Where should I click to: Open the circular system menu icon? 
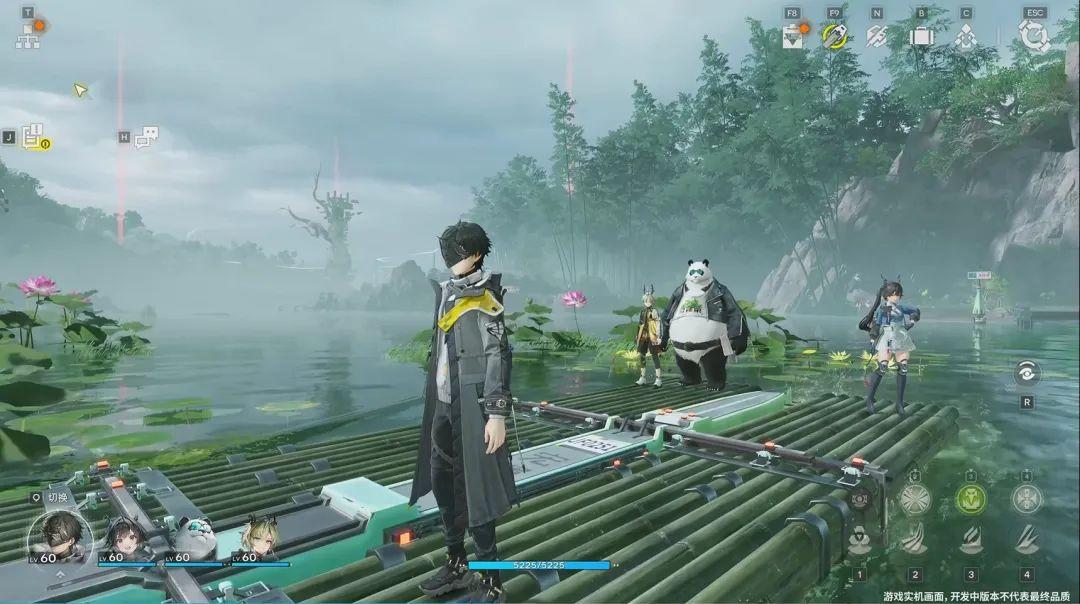pos(1034,36)
